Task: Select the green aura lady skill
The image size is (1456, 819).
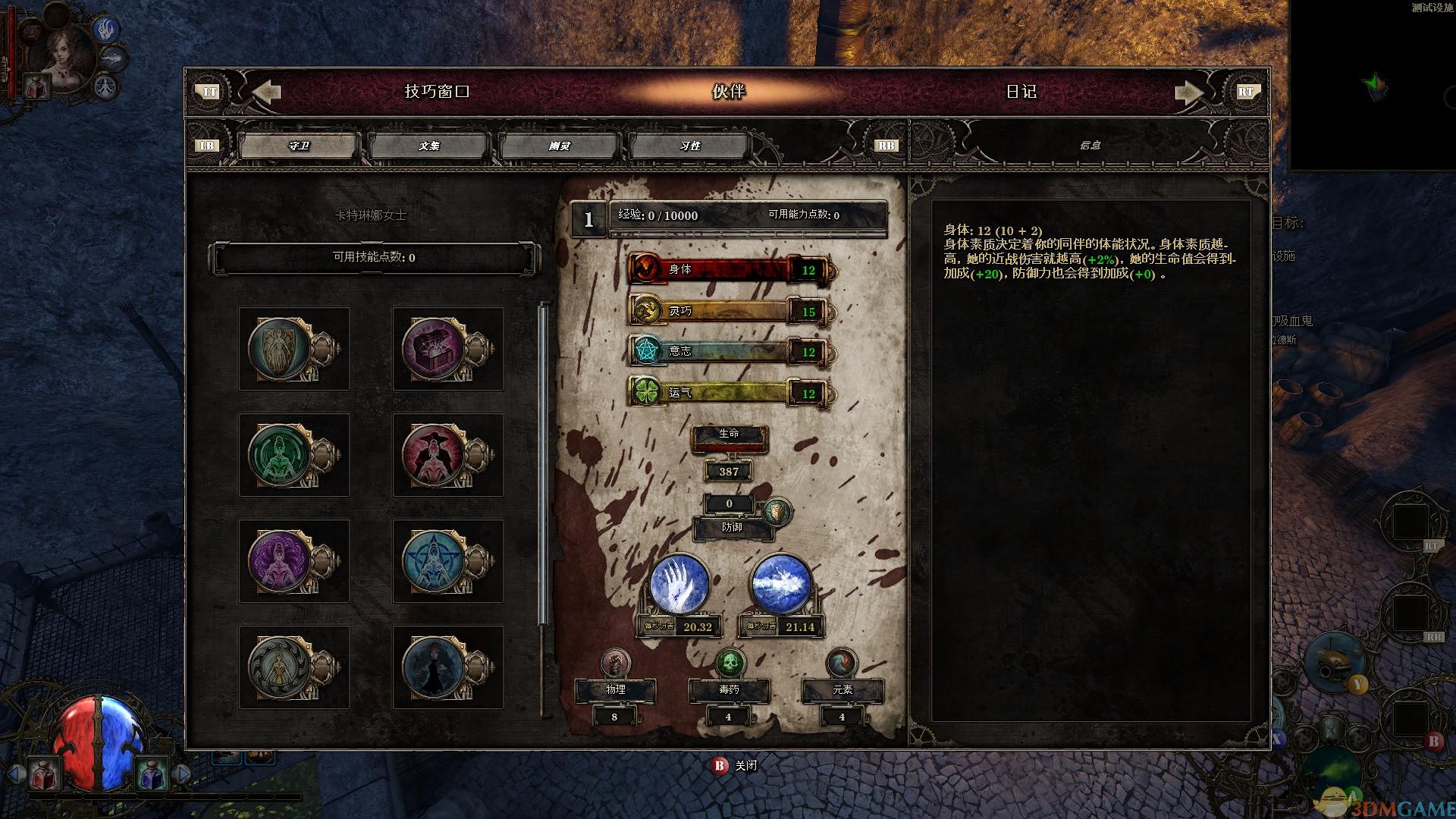Action: tap(281, 455)
